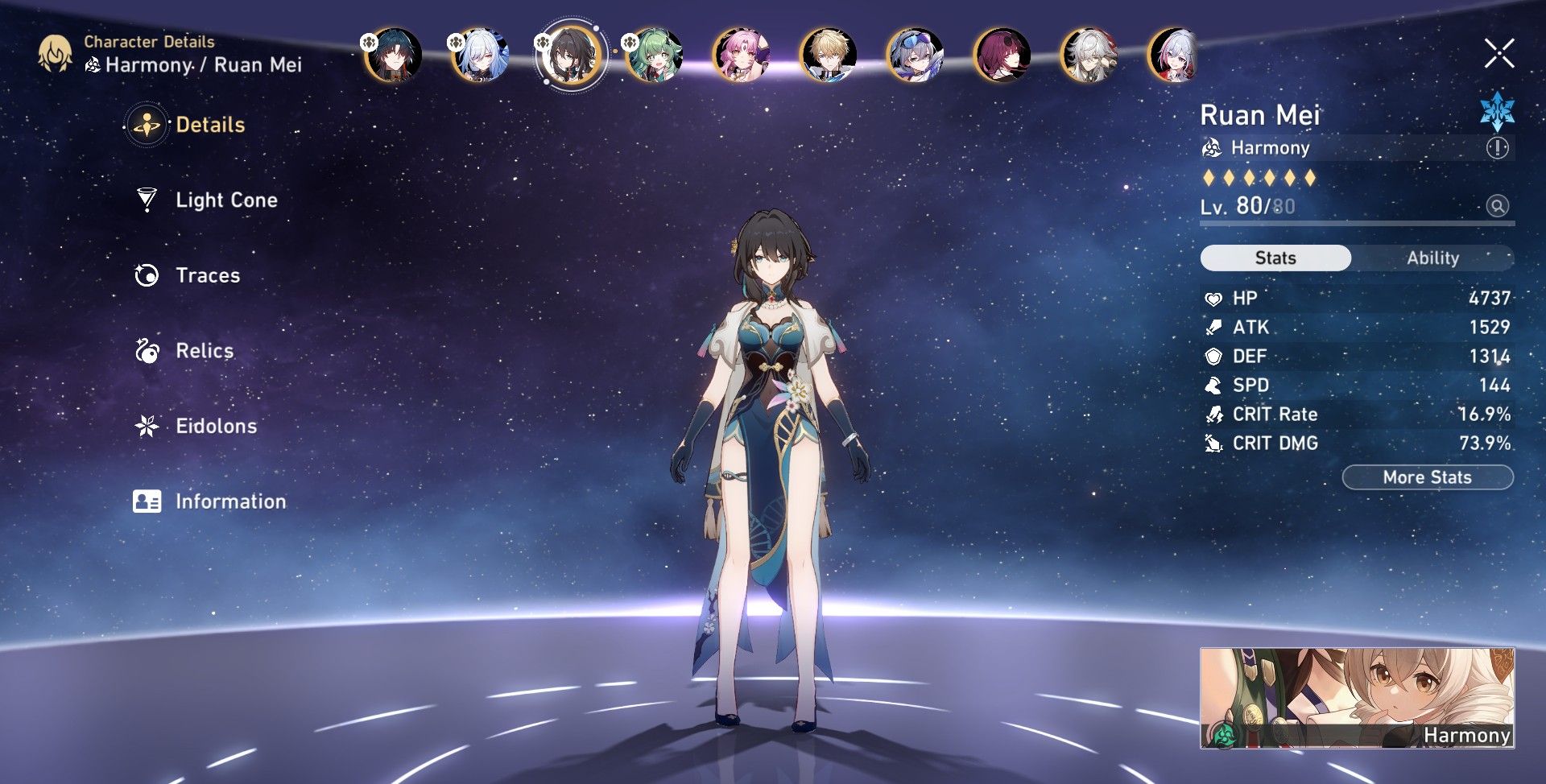
Task: Select the blond-haired character portrait
Action: click(828, 55)
